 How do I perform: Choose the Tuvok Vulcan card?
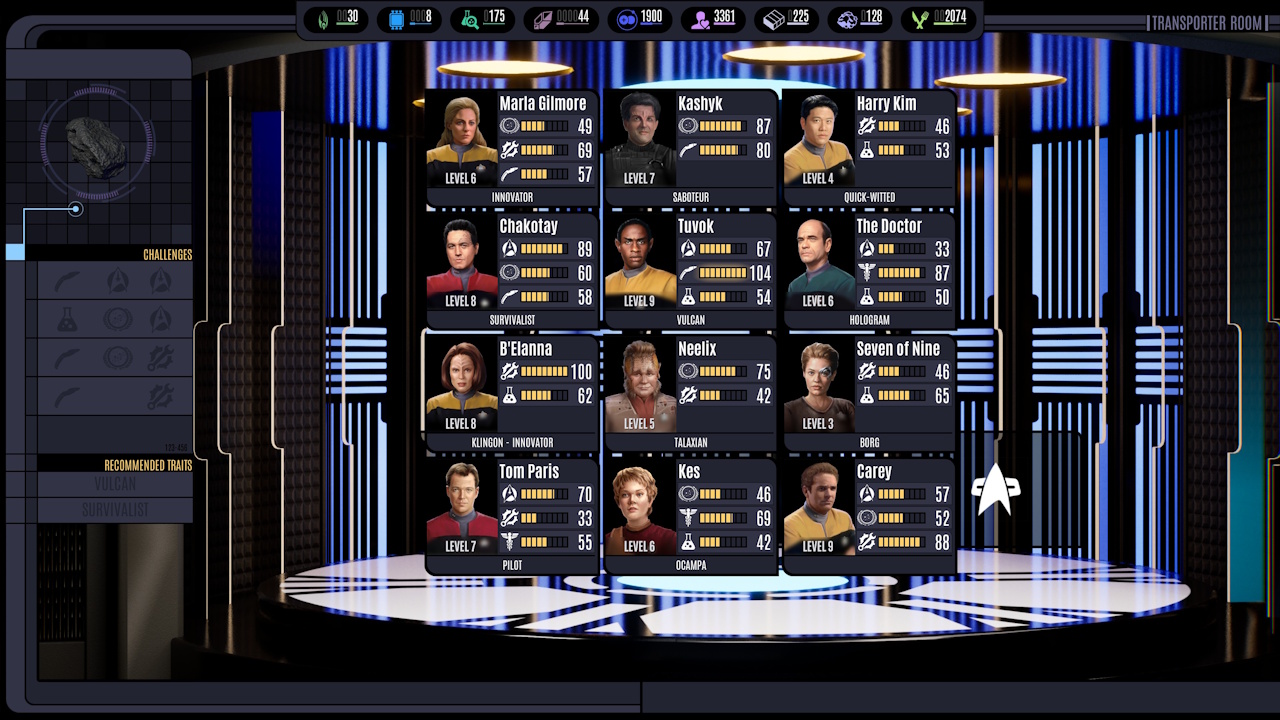690,271
